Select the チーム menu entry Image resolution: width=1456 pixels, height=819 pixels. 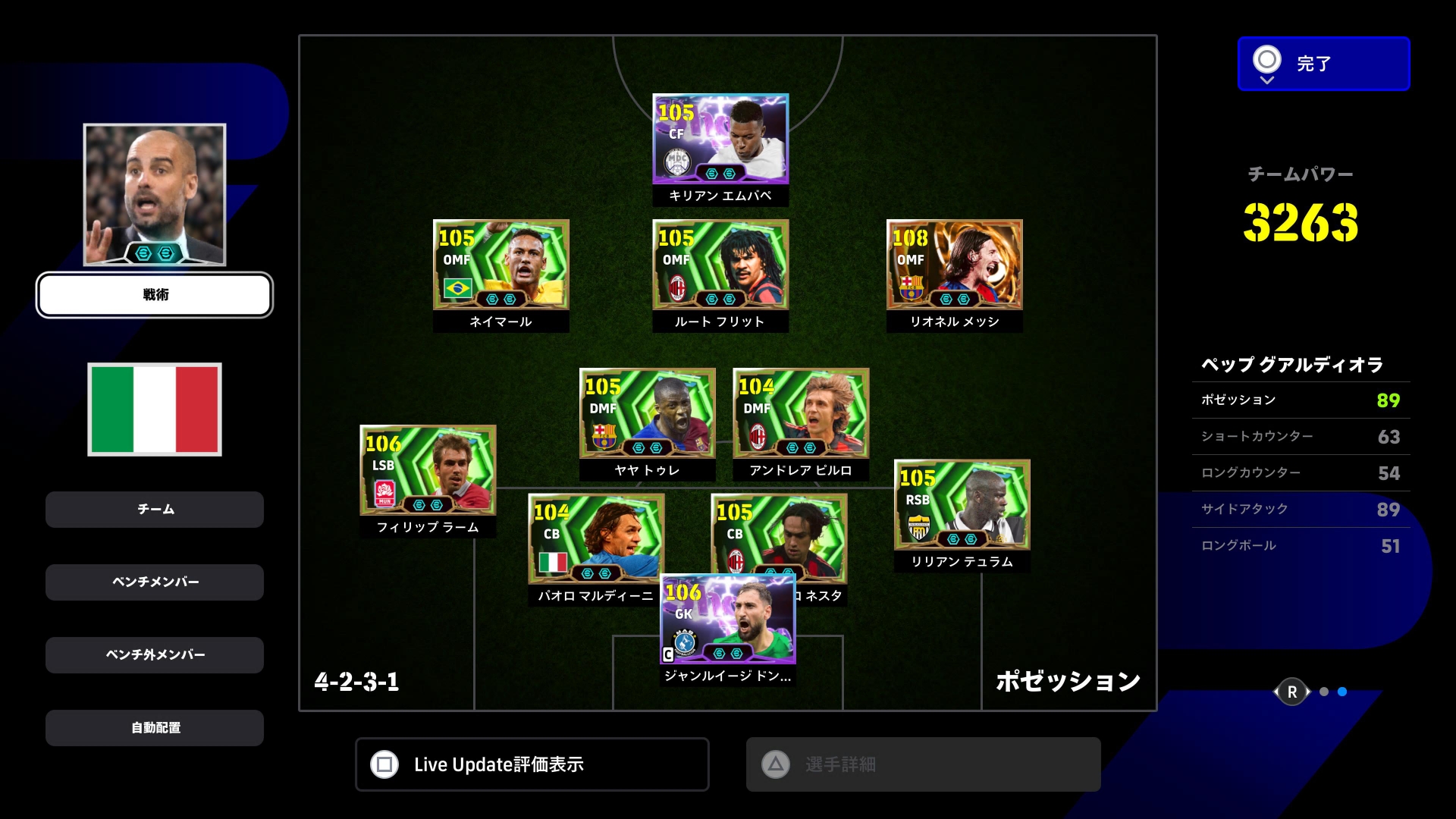[155, 510]
